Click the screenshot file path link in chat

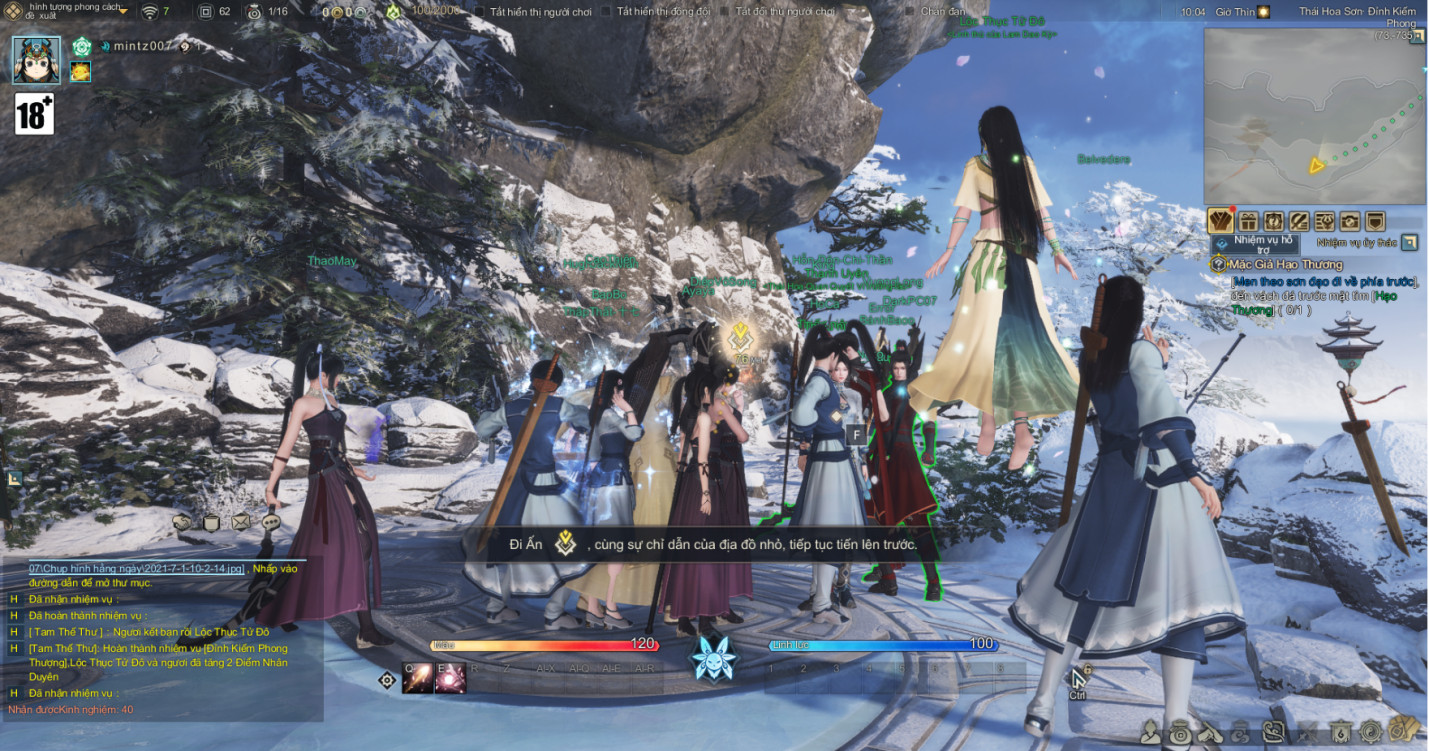pyautogui.click(x=136, y=568)
